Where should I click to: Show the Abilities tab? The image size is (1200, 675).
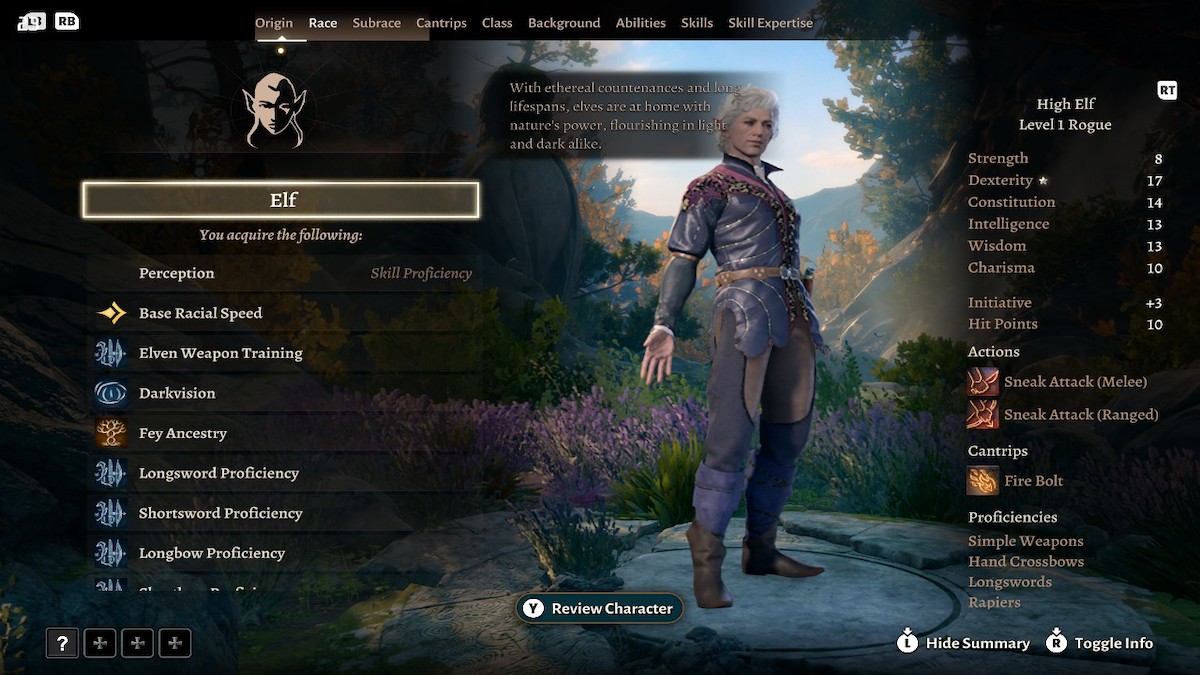pos(641,23)
